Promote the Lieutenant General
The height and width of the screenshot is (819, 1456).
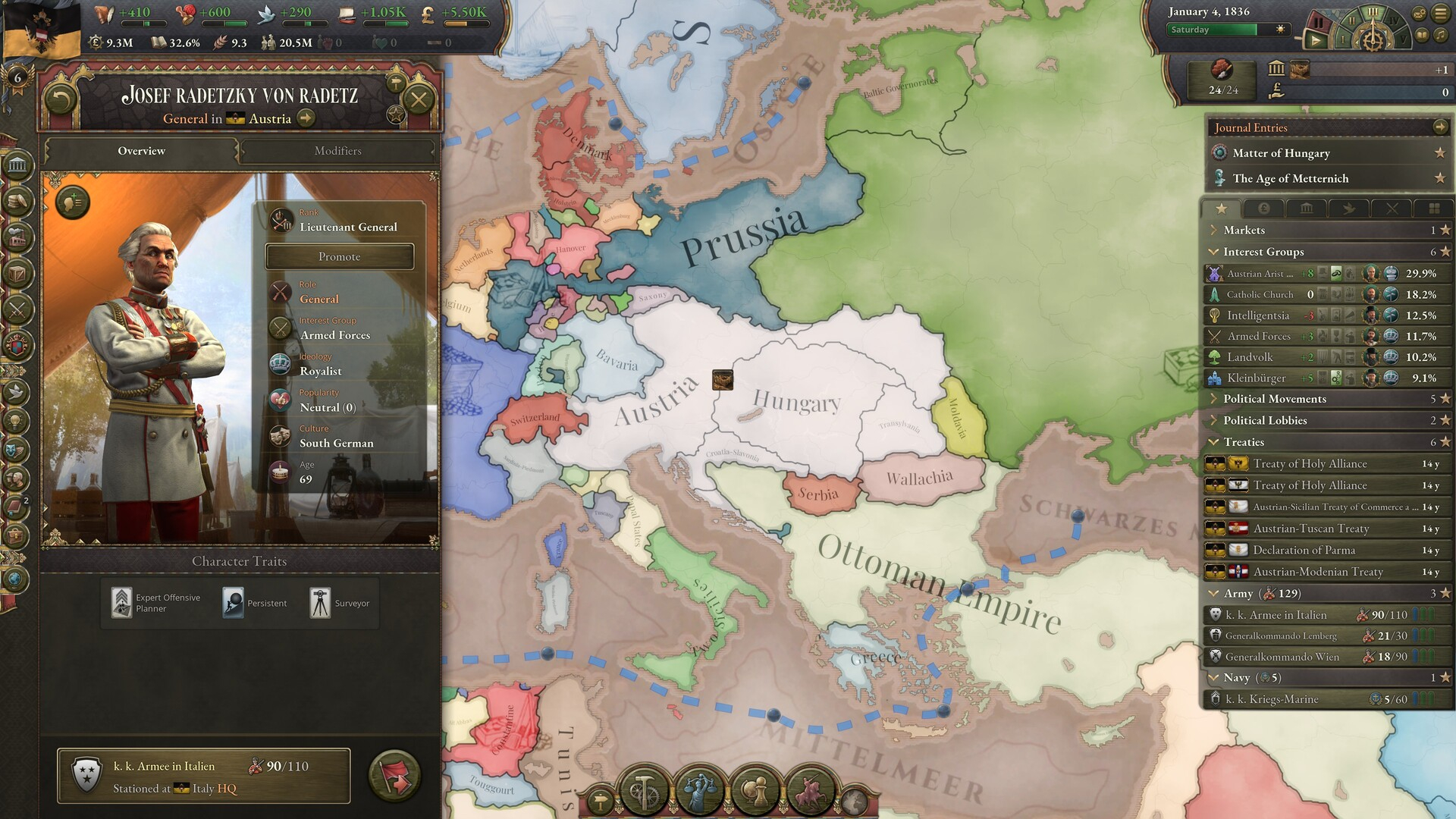coord(339,257)
